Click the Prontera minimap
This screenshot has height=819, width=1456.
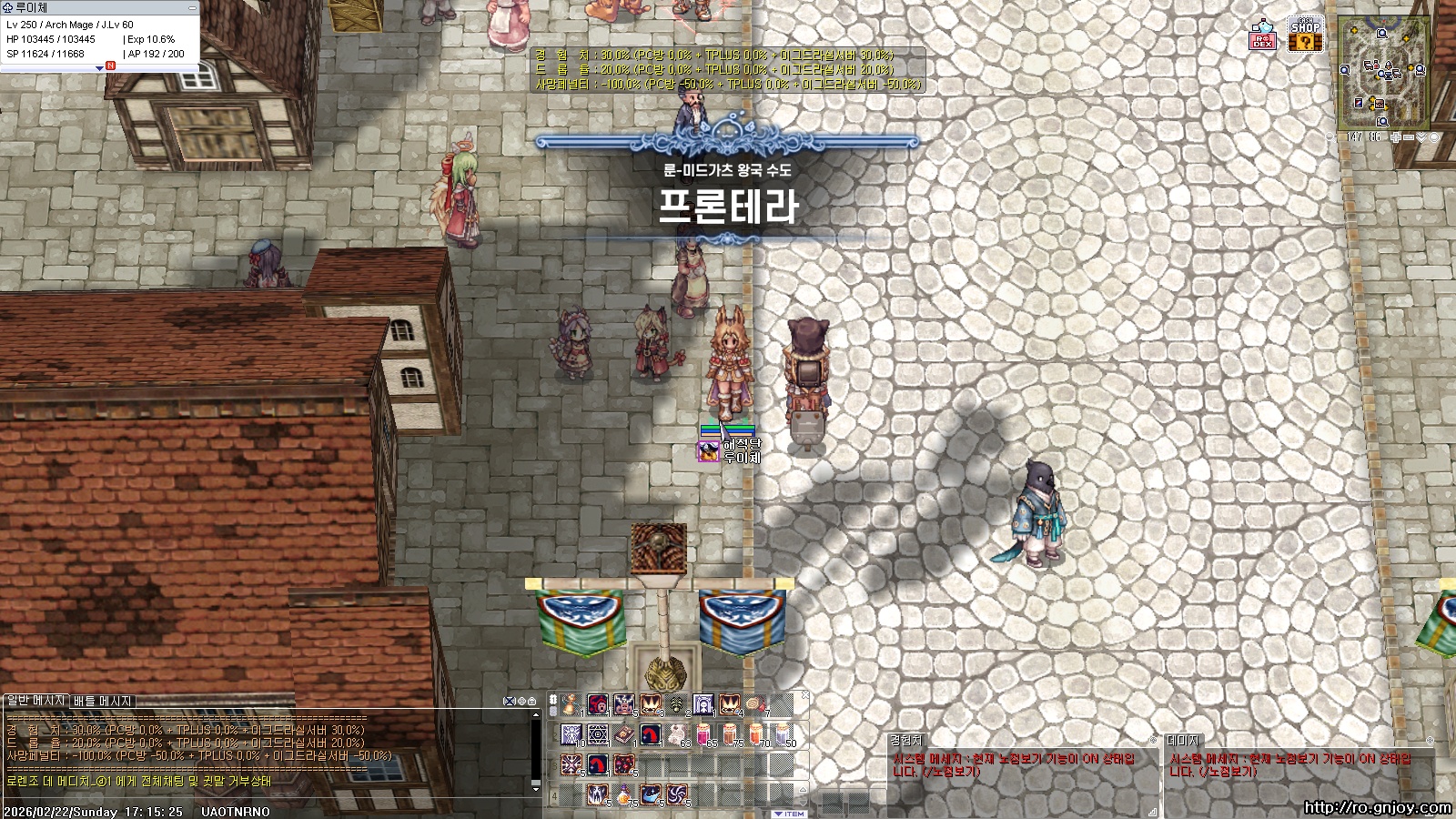coord(1383,73)
